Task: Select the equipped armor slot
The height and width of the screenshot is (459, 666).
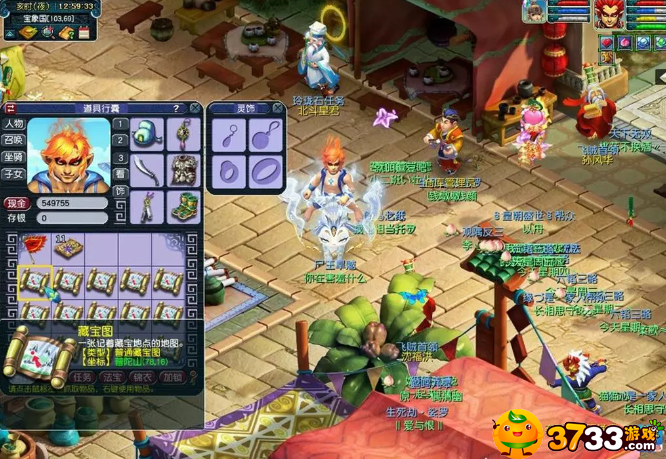Action: pos(183,167)
